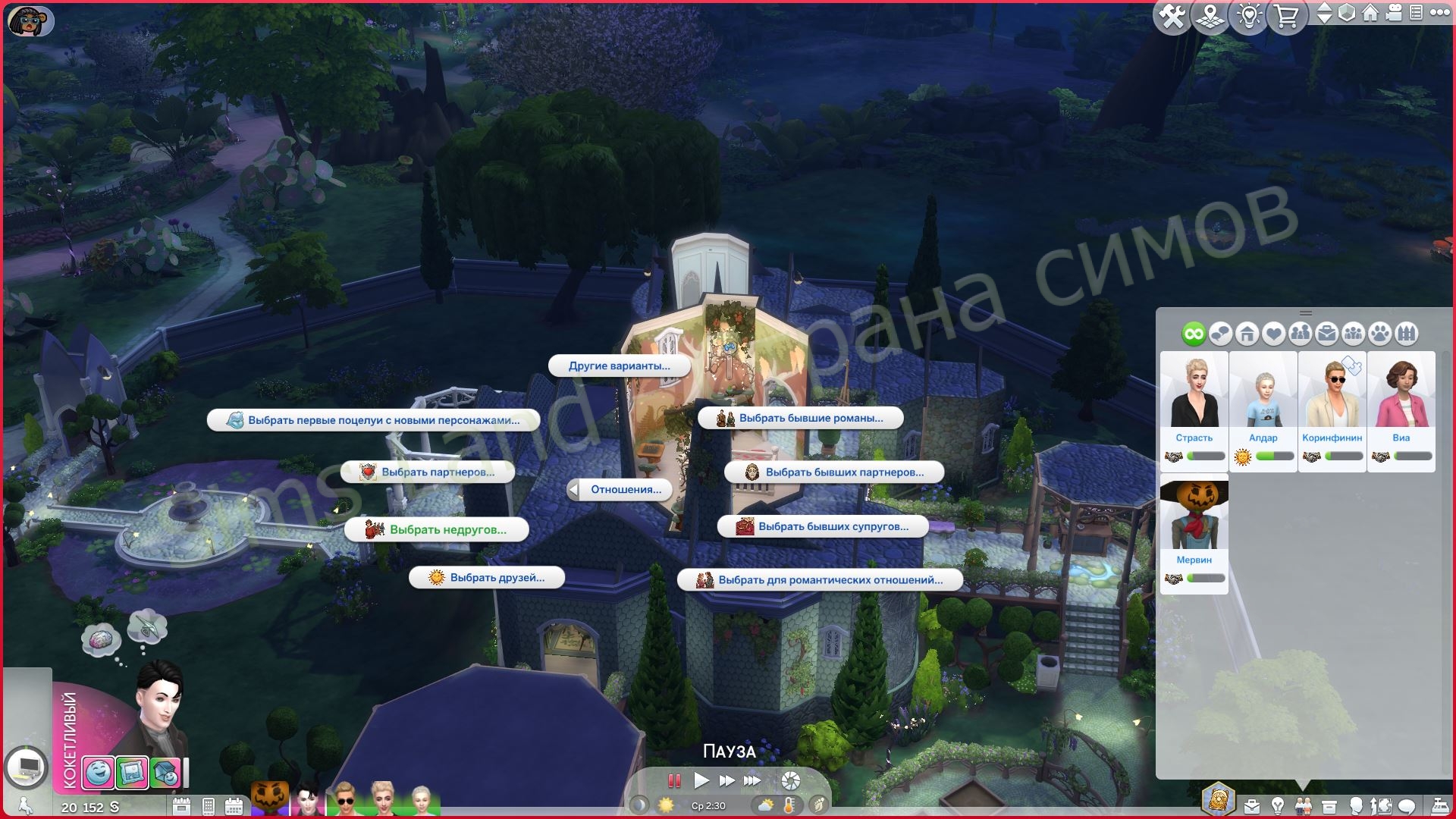Open the simology head icon
The height and width of the screenshot is (819, 1456).
(x=1357, y=805)
